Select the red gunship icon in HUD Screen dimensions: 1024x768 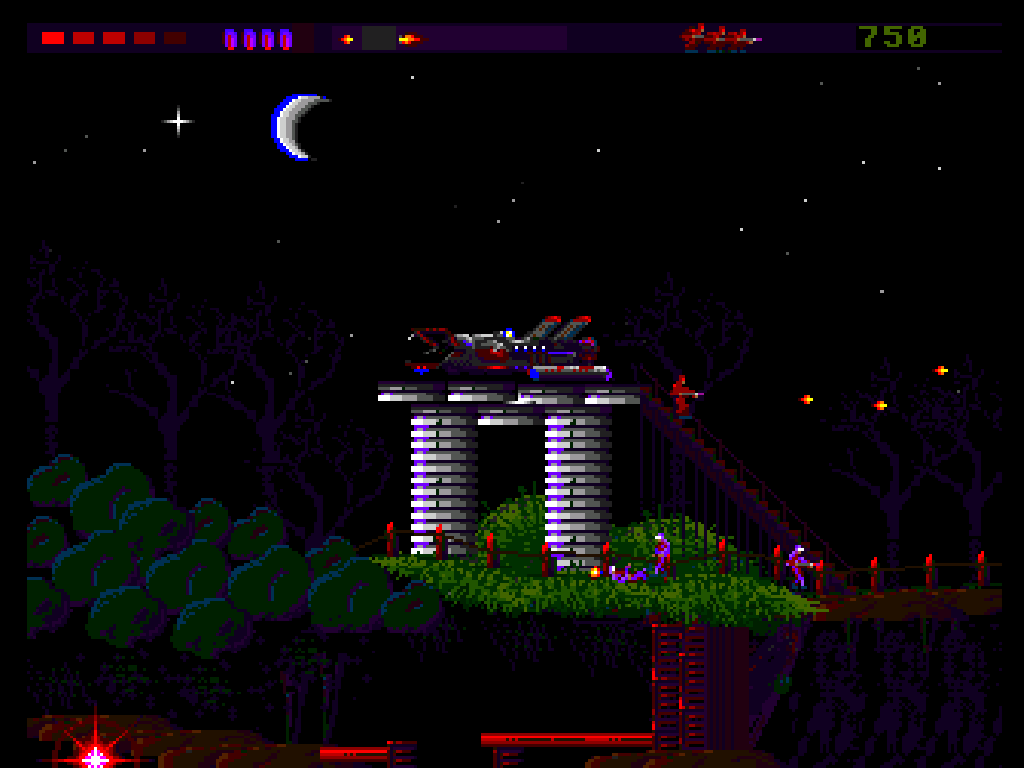(x=719, y=38)
